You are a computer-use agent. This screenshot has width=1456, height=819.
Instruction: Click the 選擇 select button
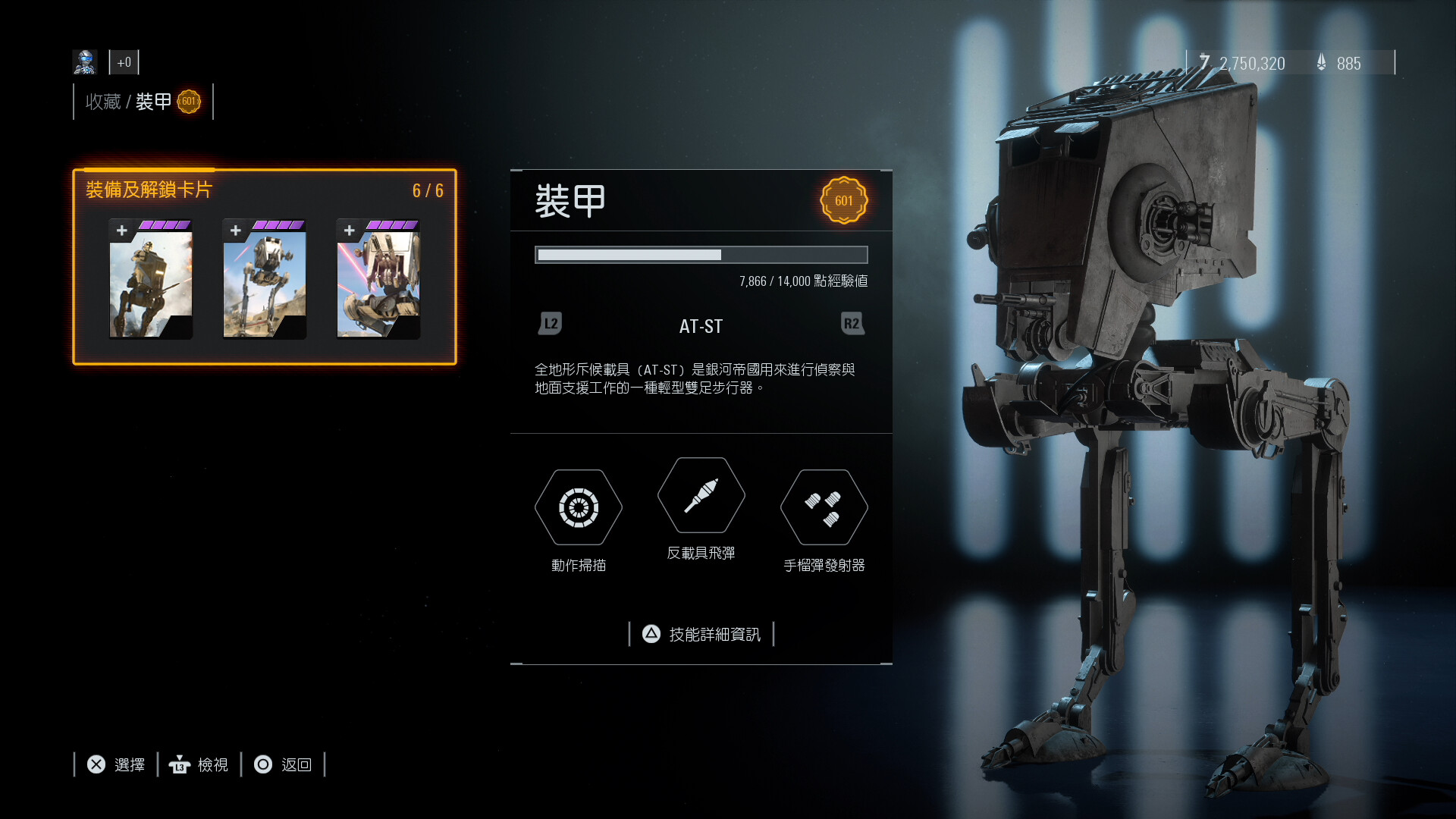click(116, 764)
